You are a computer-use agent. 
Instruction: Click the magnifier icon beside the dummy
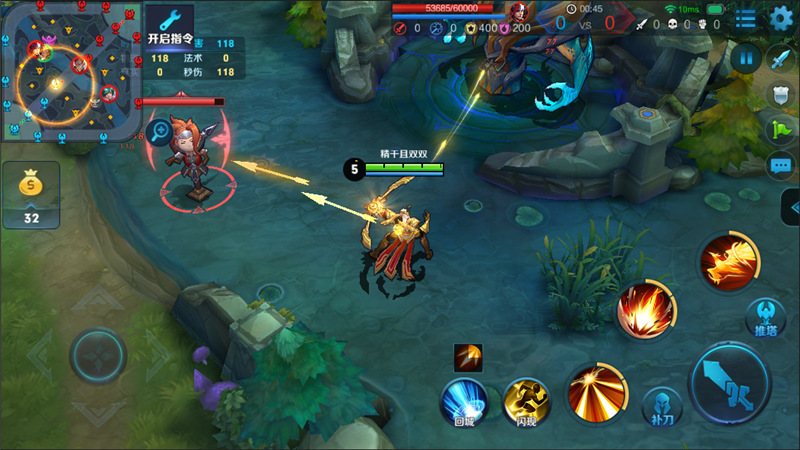pyautogui.click(x=160, y=129)
